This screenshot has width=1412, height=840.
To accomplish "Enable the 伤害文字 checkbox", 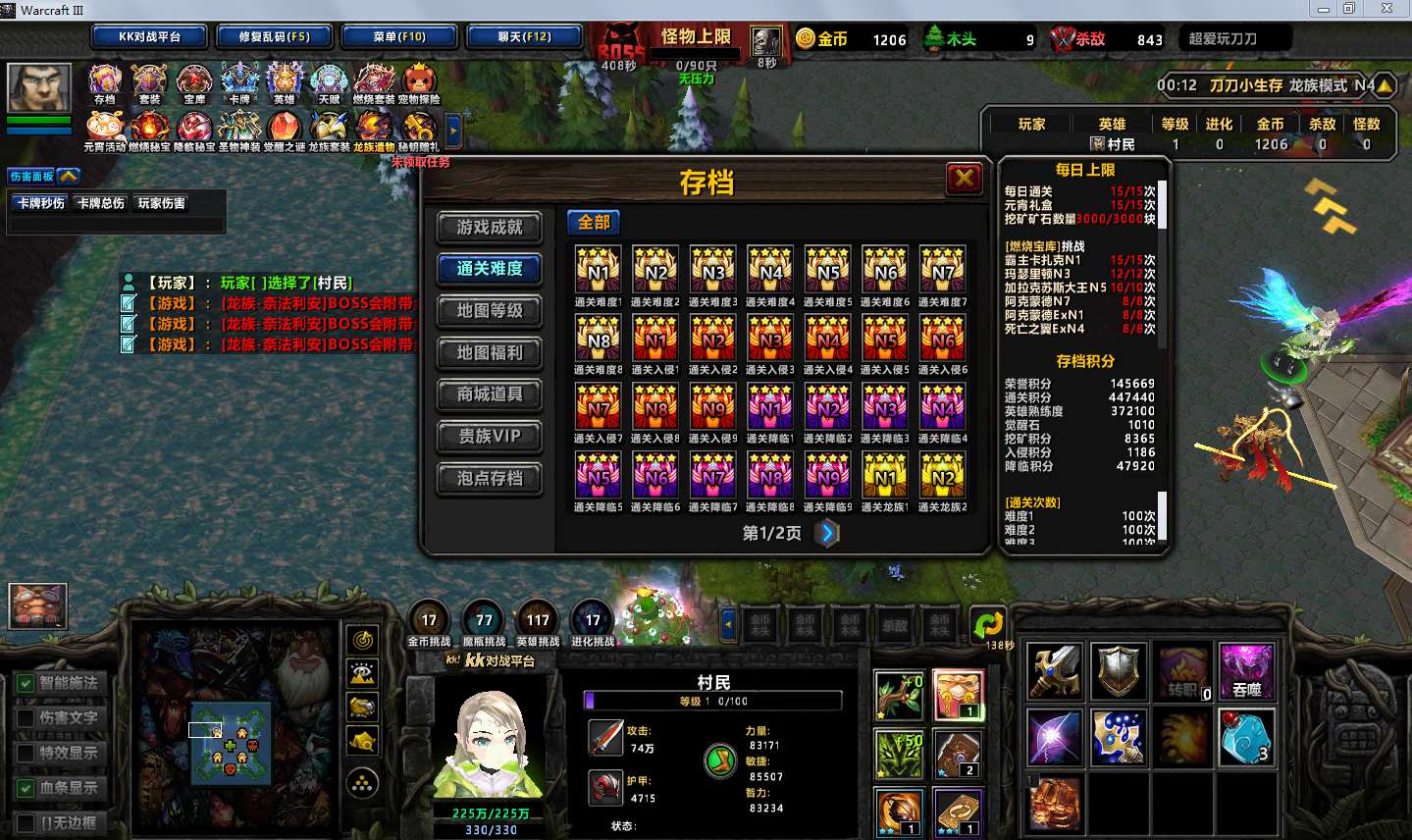I will 26,718.
